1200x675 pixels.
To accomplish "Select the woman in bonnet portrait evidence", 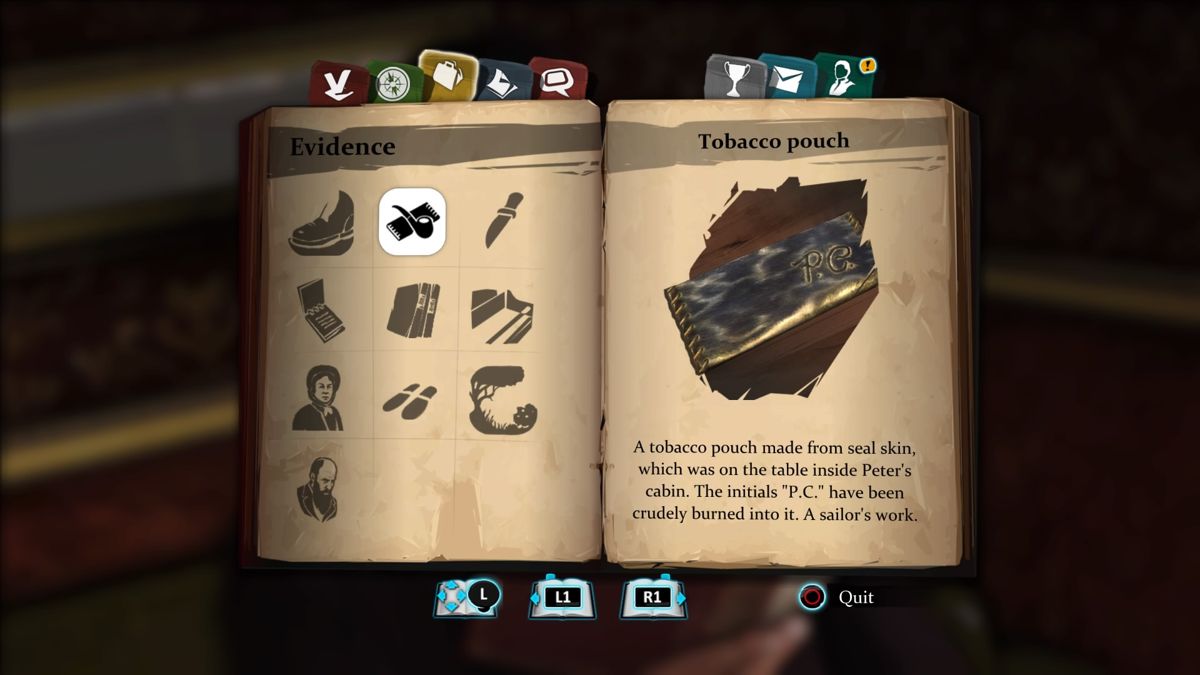I will tap(320, 397).
